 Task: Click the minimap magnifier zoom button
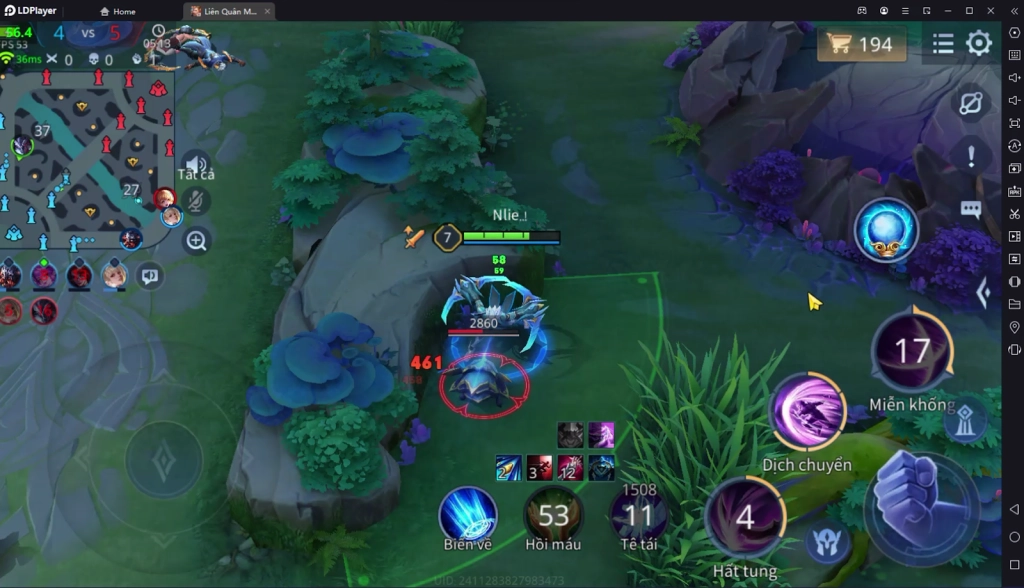click(197, 241)
